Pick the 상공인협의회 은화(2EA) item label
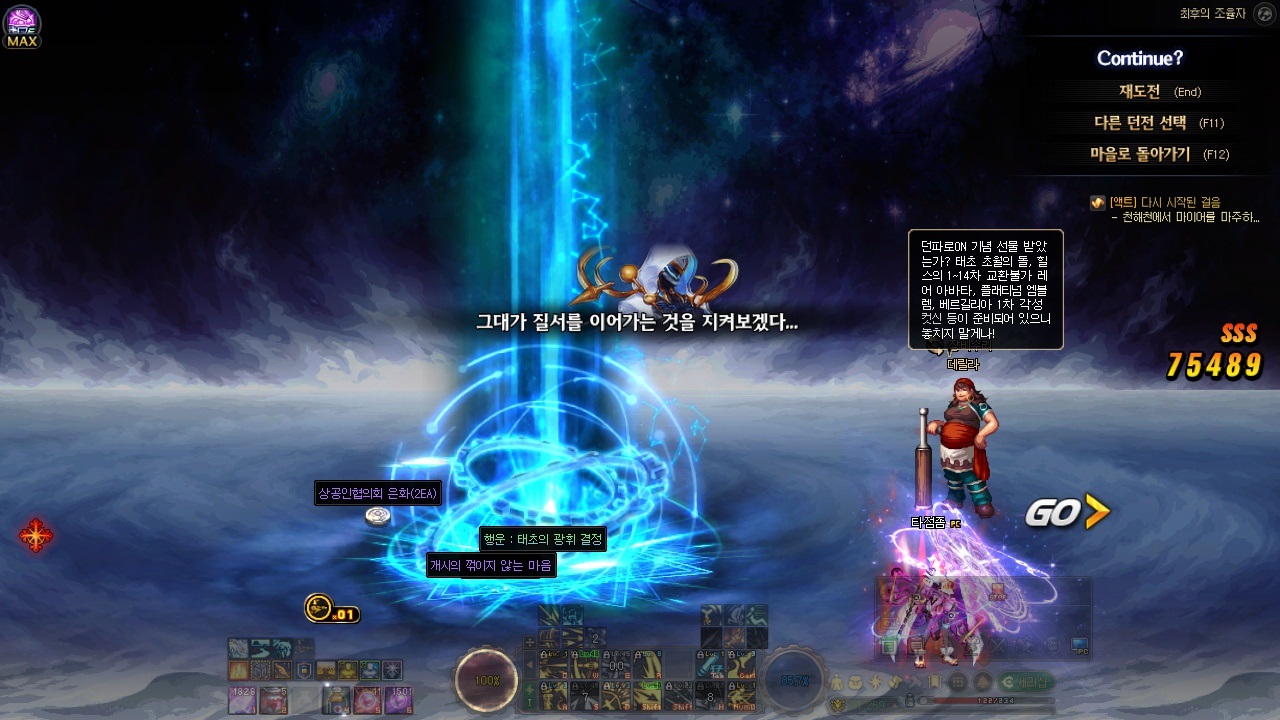This screenshot has height=720, width=1280. pyautogui.click(x=378, y=493)
